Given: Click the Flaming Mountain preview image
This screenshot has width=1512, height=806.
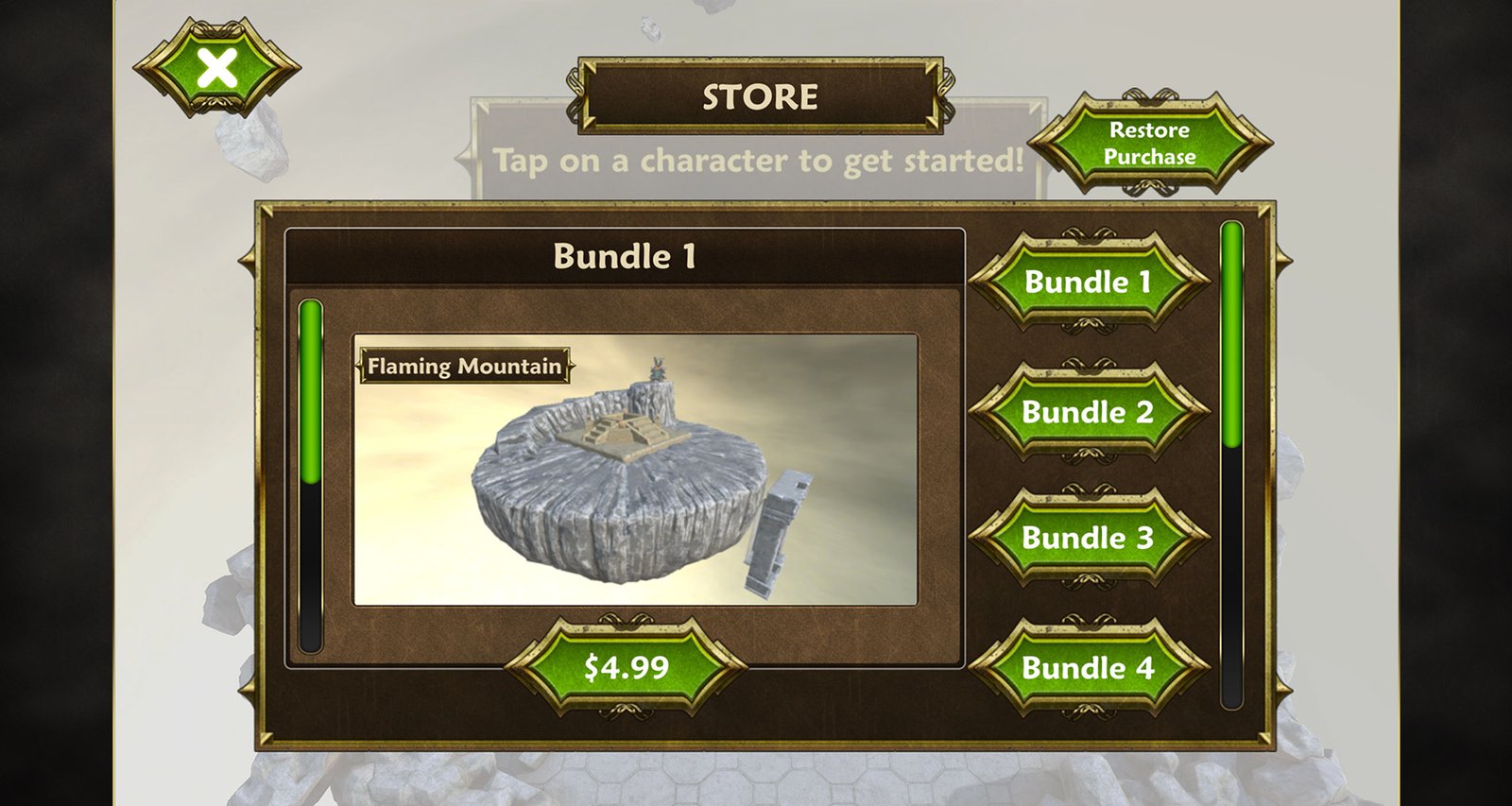Looking at the screenshot, I should click(x=635, y=470).
